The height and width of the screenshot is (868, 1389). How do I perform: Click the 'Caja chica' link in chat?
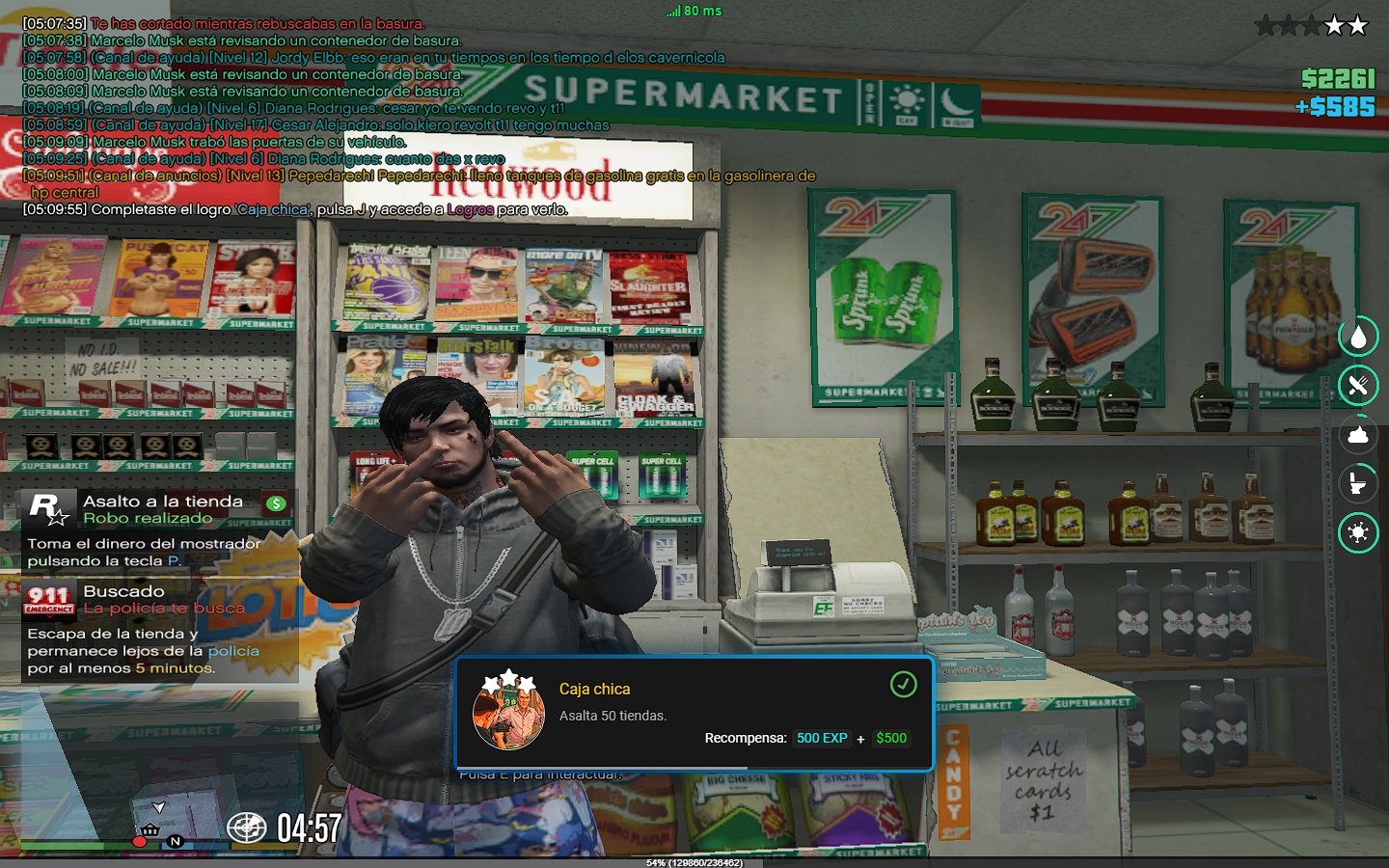[273, 209]
